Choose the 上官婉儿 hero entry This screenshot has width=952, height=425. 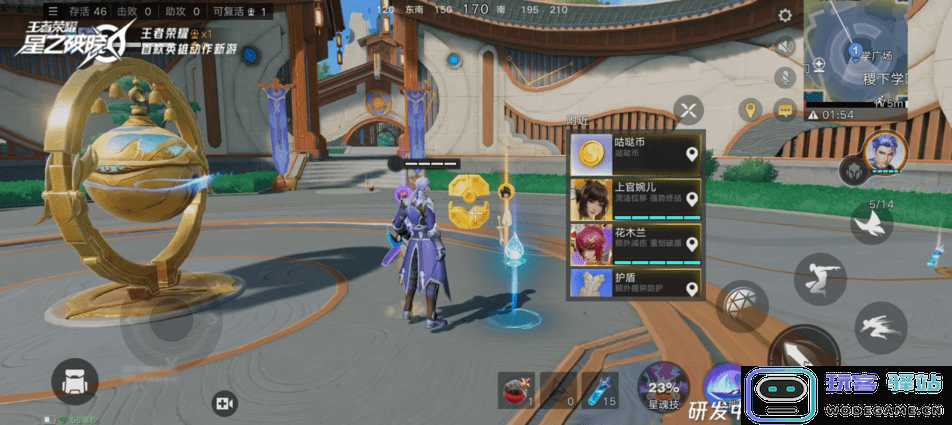(x=635, y=199)
